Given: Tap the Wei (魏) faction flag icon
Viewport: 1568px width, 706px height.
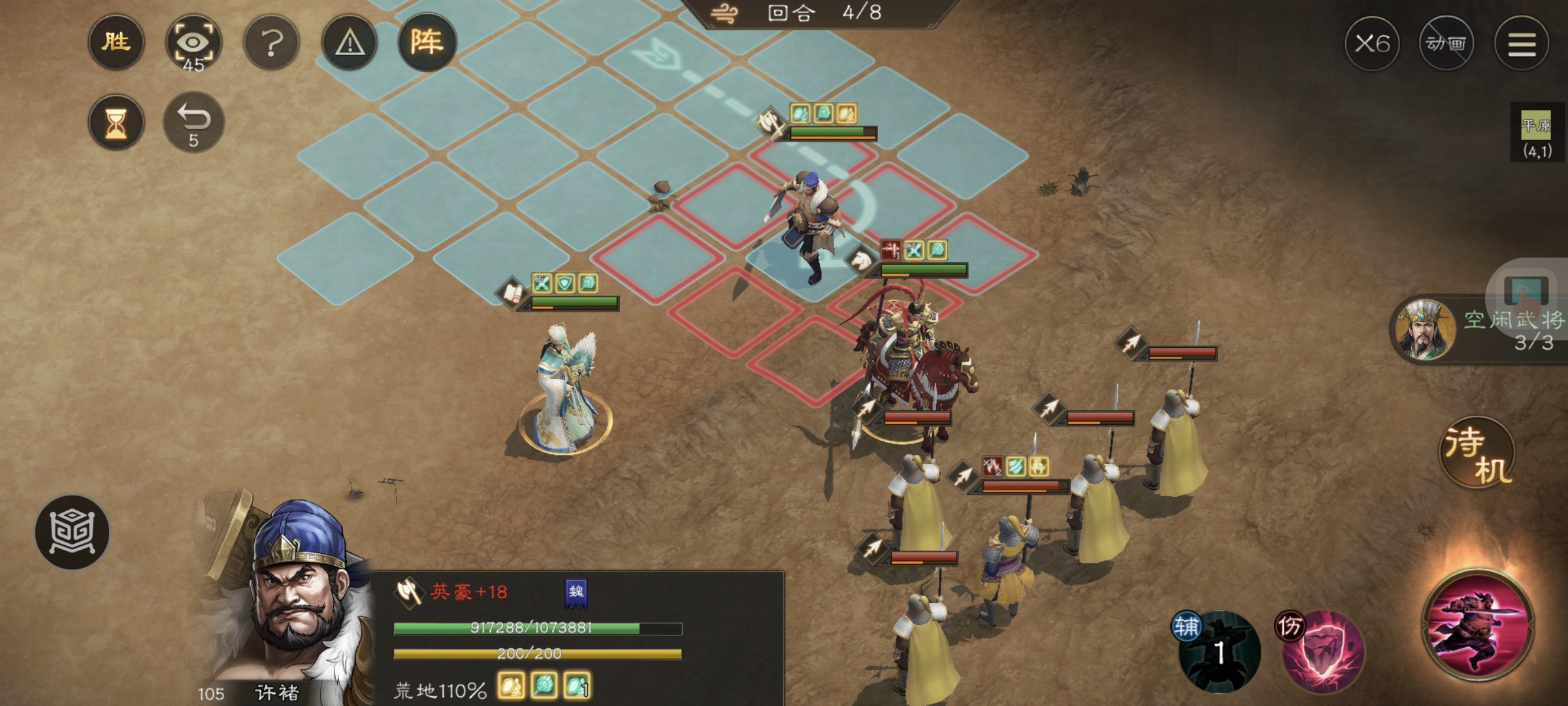Looking at the screenshot, I should [x=576, y=593].
